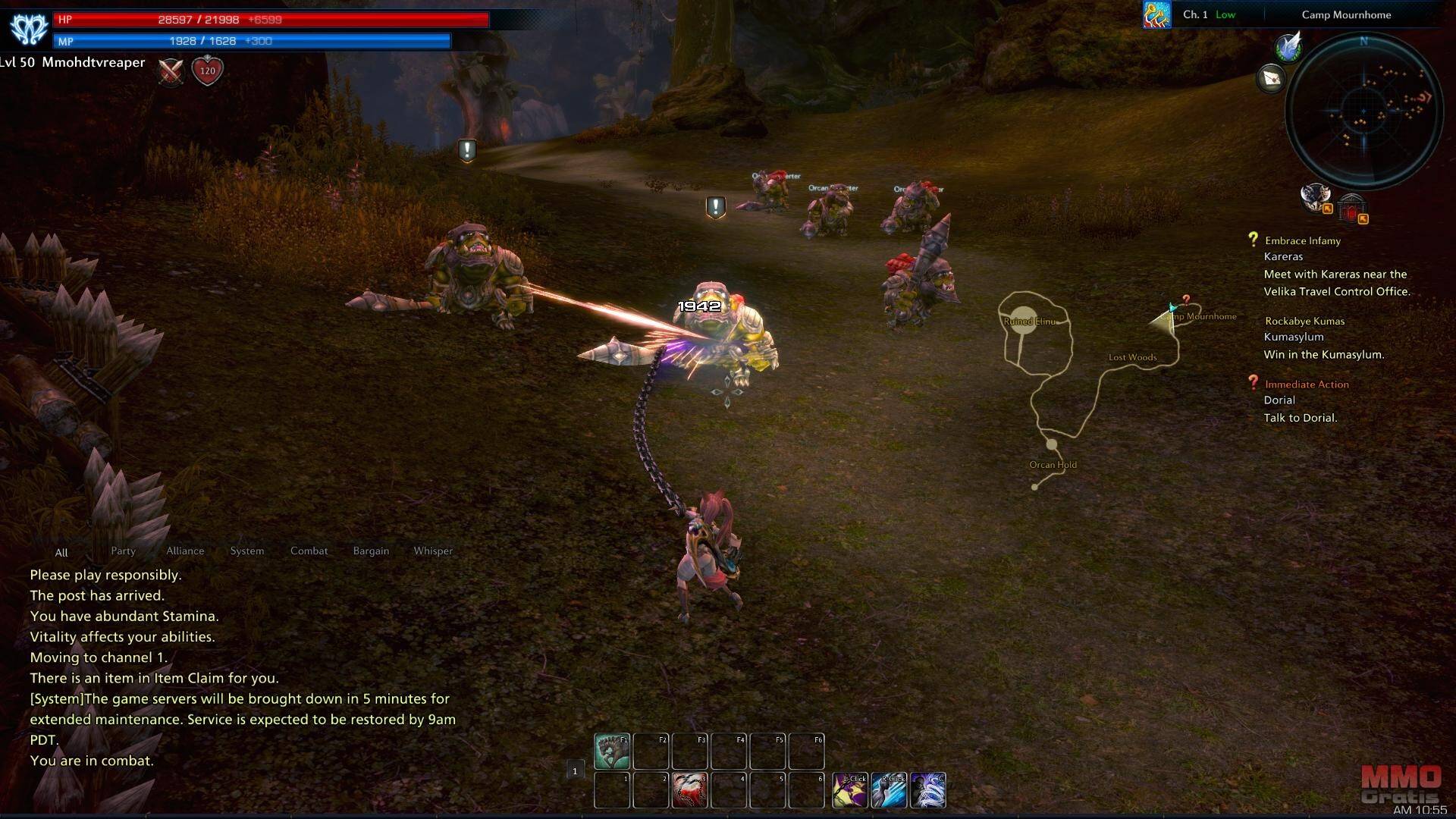This screenshot has height=819, width=1456.
Task: Open the trumpet event icon
Action: tap(1156, 14)
